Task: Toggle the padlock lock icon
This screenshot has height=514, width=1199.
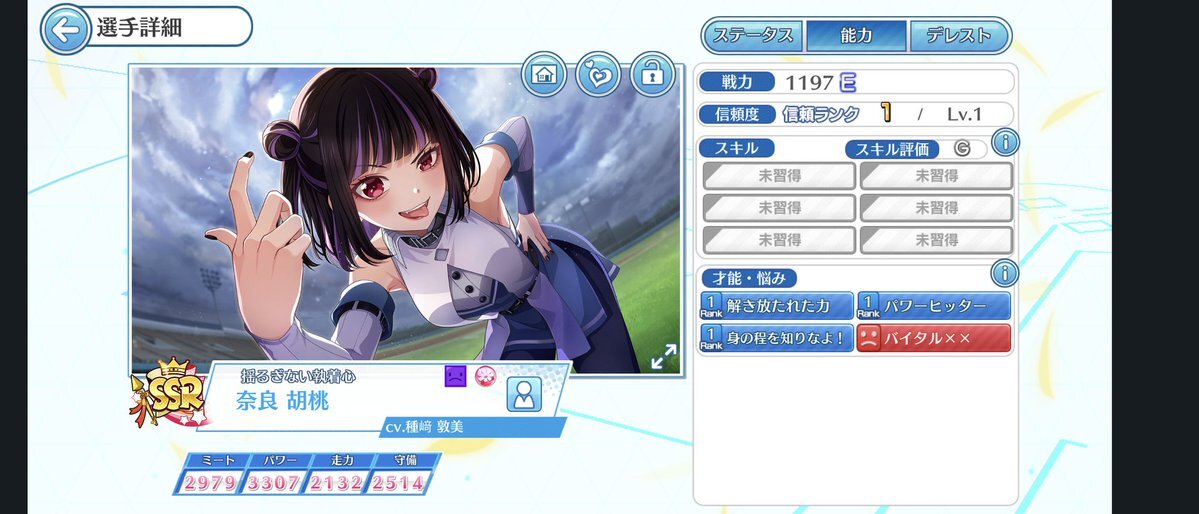Action: pyautogui.click(x=653, y=75)
